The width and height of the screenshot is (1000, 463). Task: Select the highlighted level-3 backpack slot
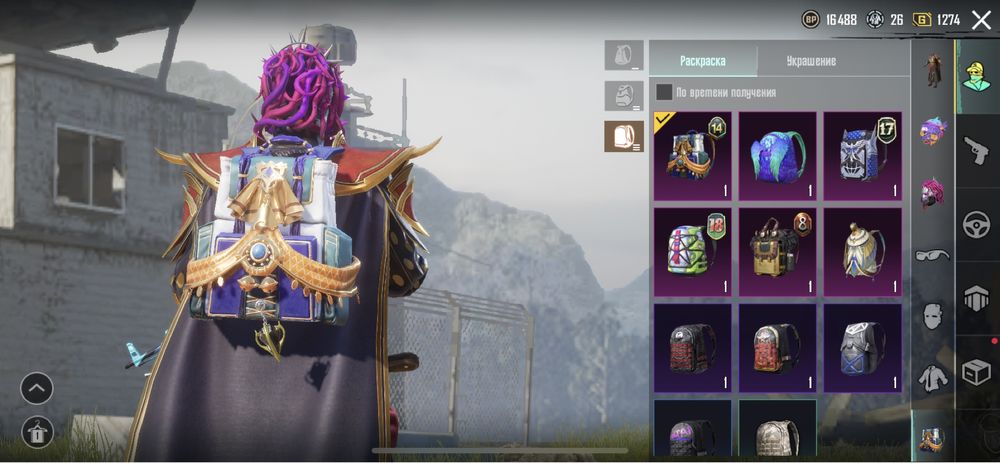pyautogui.click(x=624, y=136)
